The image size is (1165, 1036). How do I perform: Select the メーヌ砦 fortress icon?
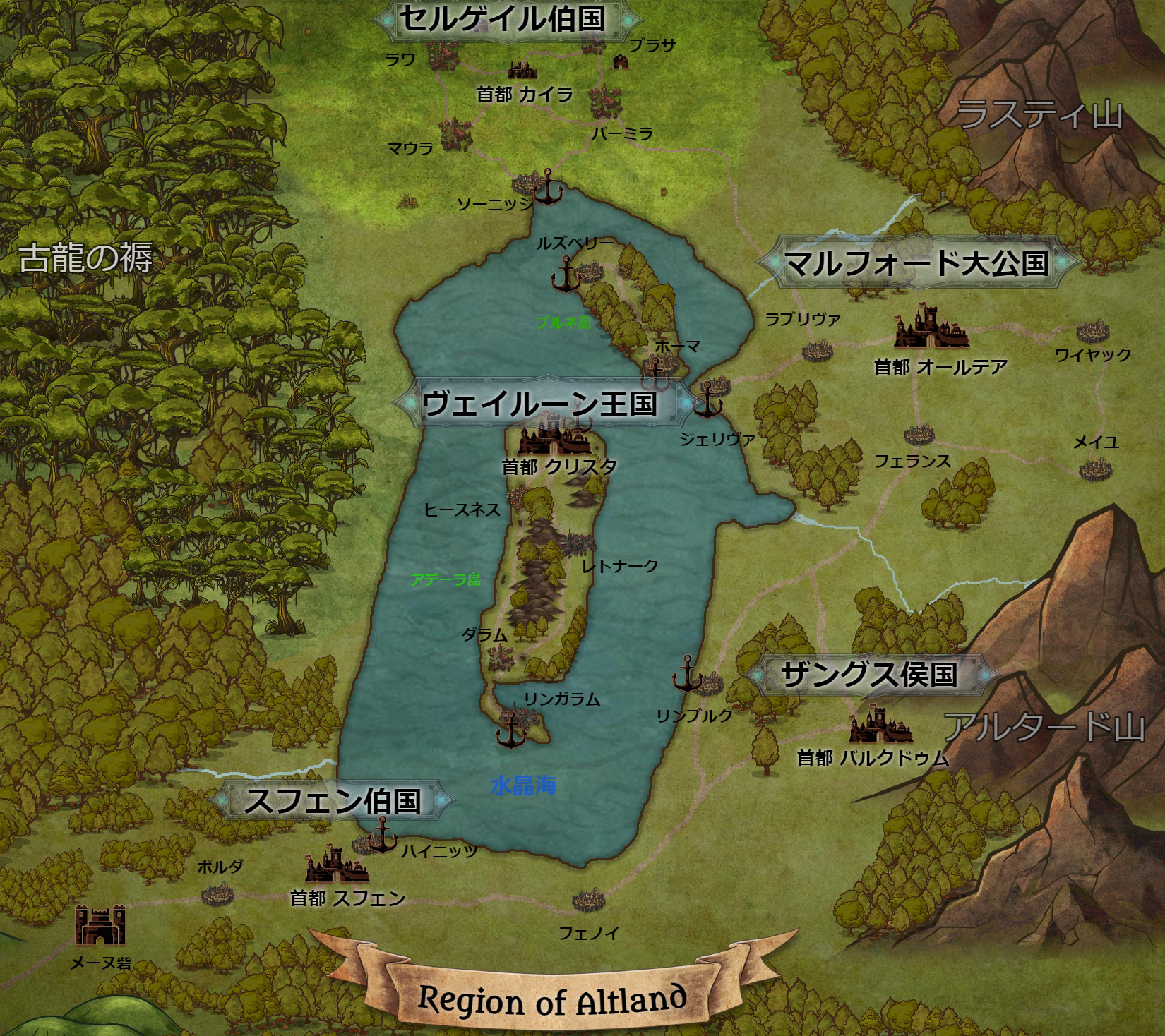pos(100,925)
